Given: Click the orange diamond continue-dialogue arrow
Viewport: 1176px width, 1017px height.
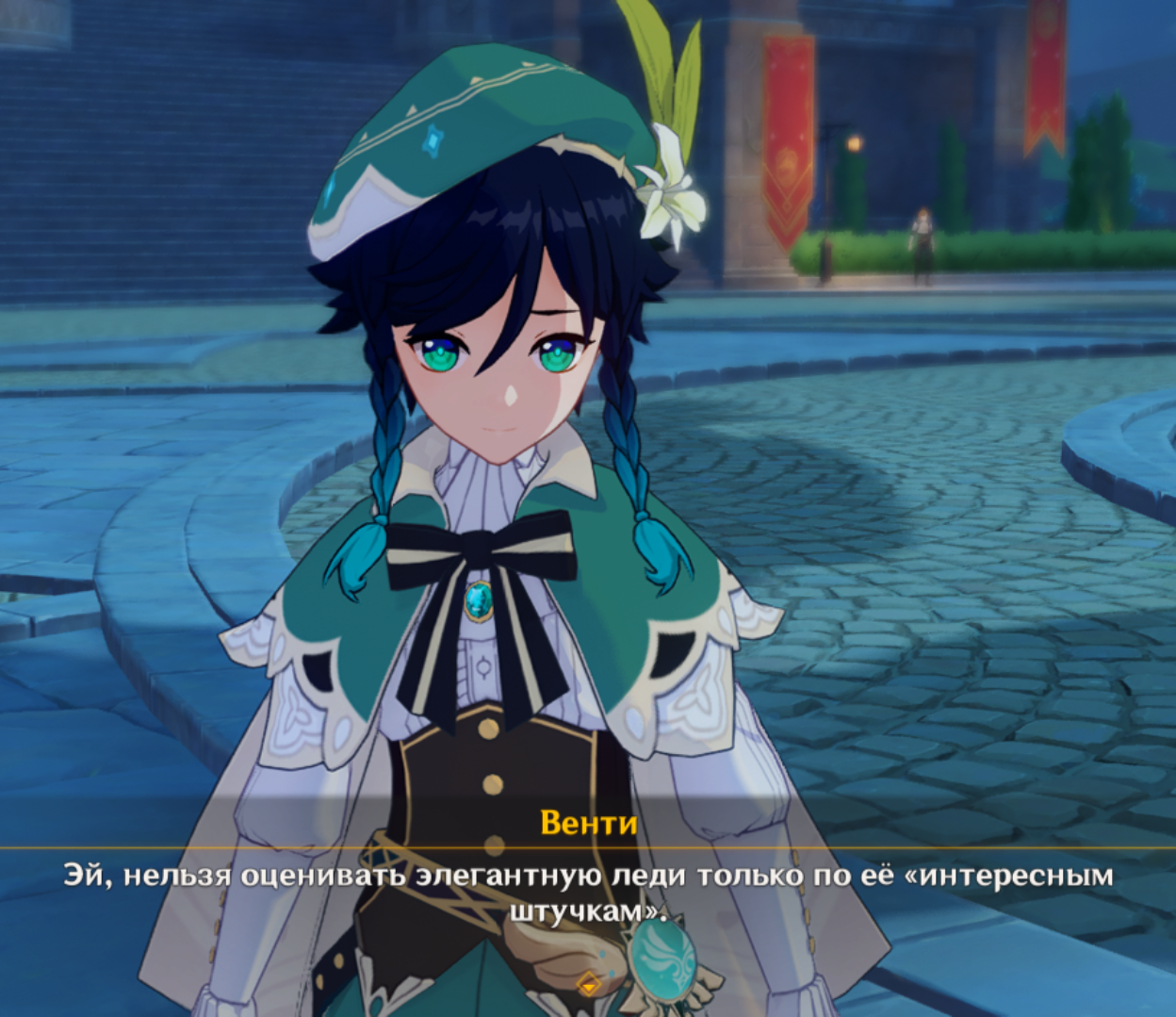Looking at the screenshot, I should pyautogui.click(x=589, y=983).
